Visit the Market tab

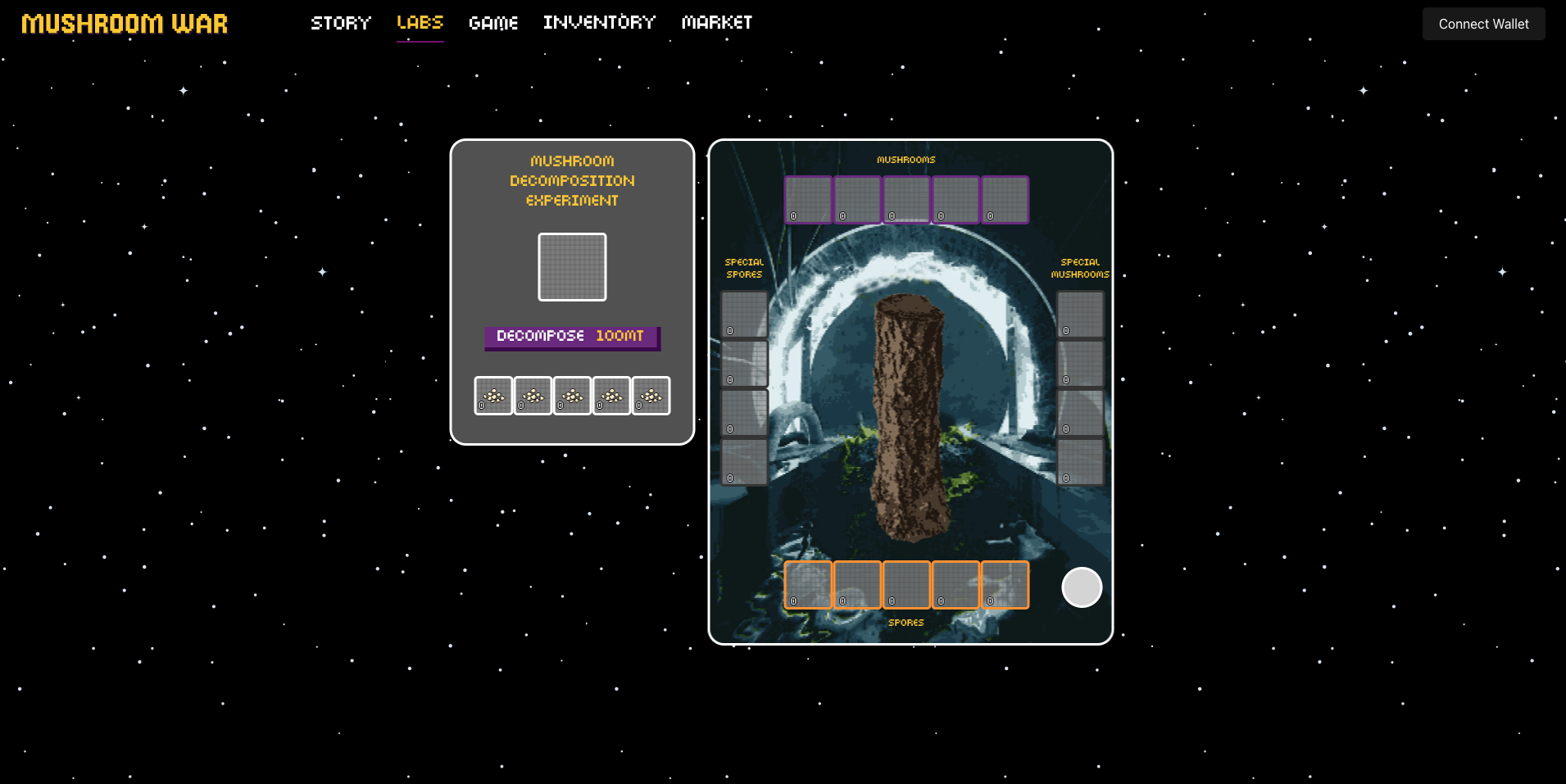pyautogui.click(x=717, y=23)
